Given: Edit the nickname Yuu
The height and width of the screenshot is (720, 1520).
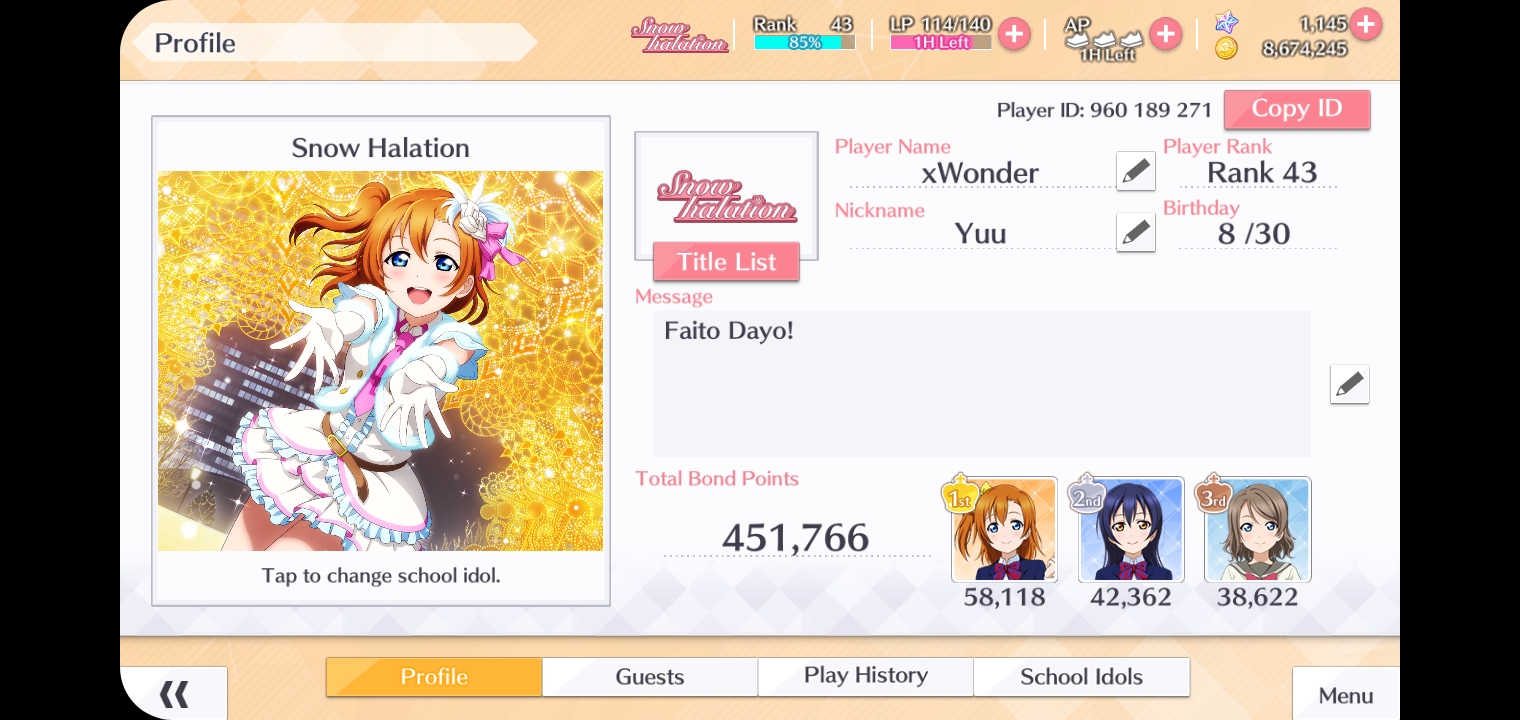Looking at the screenshot, I should 1135,233.
